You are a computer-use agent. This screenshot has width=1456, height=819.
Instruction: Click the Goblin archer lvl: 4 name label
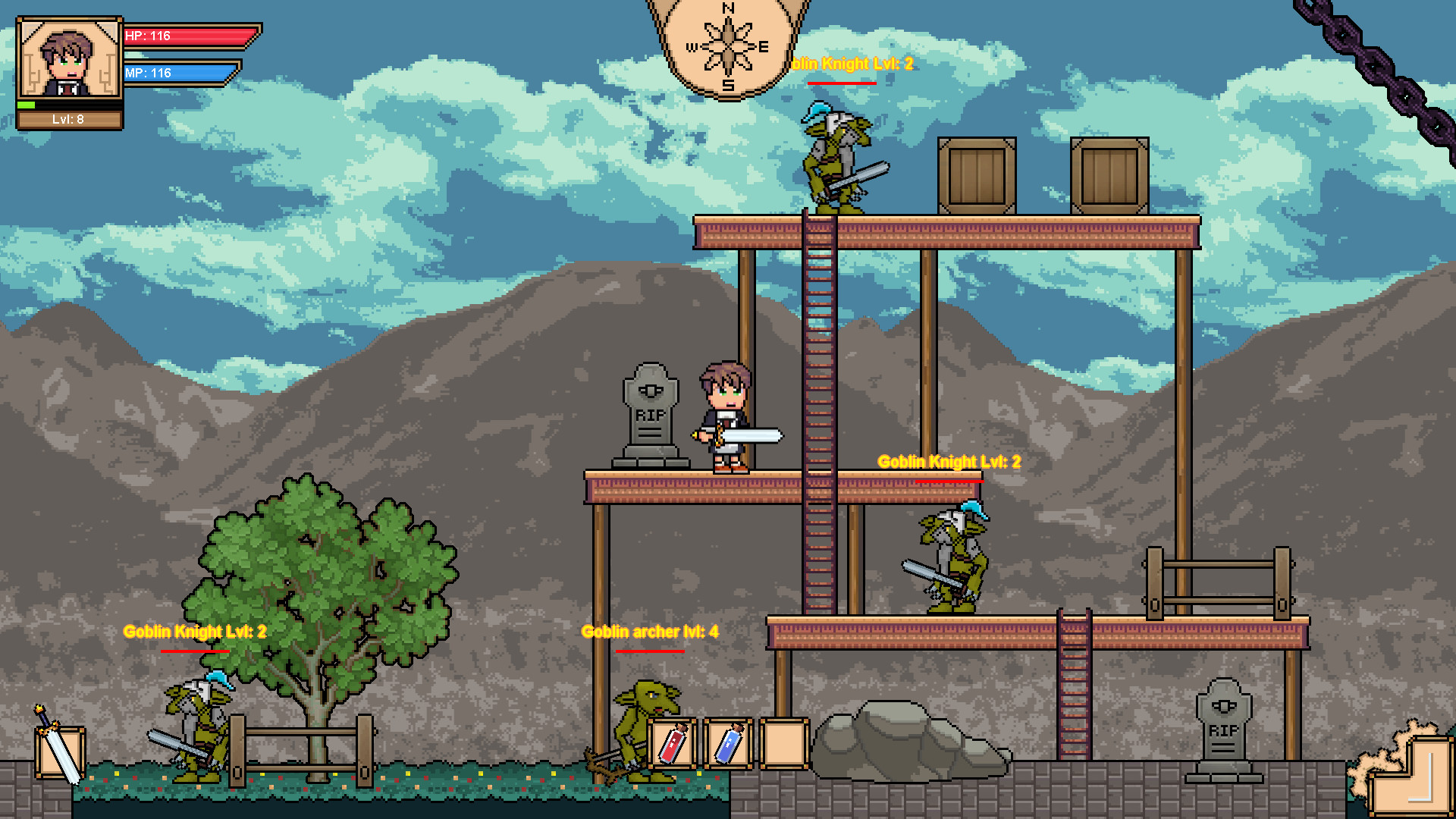[x=649, y=631]
